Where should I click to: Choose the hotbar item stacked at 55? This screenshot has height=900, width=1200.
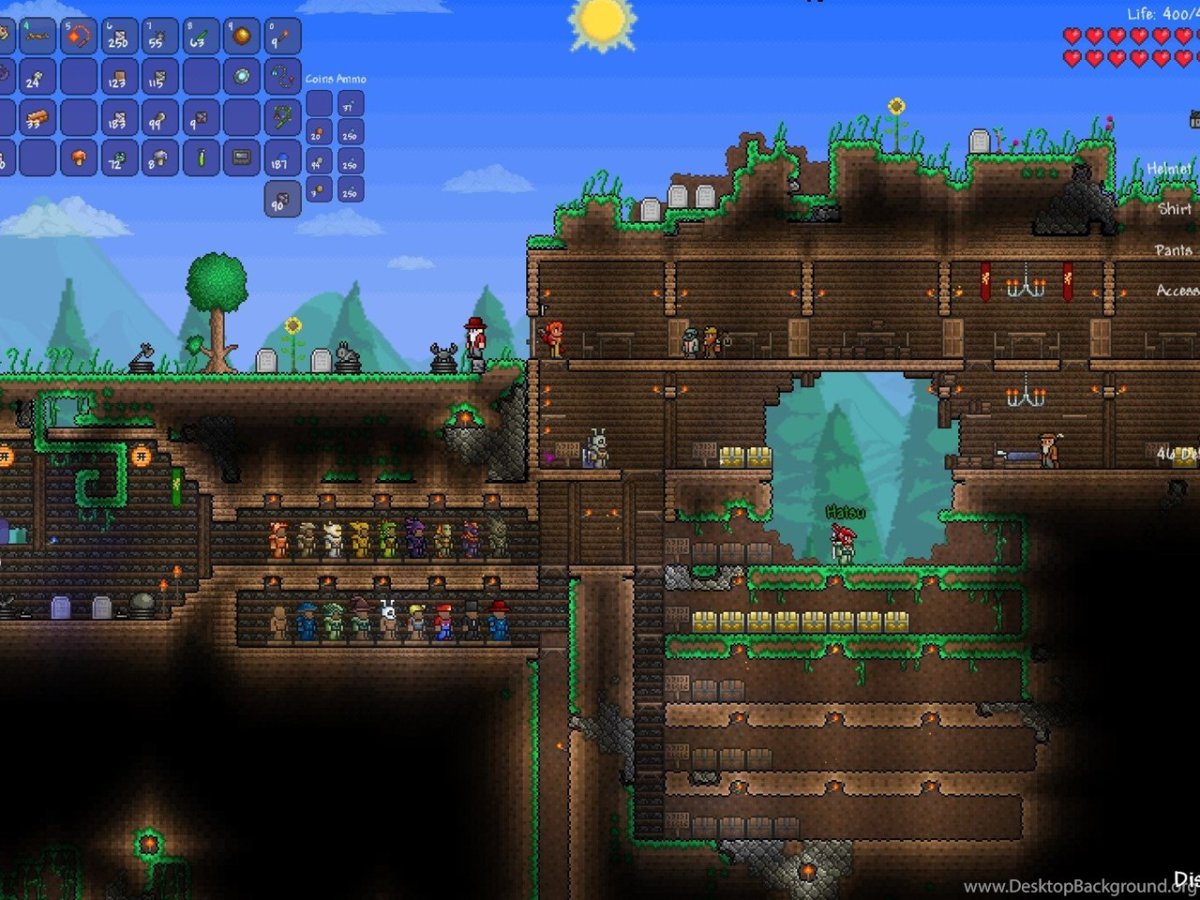[x=160, y=36]
